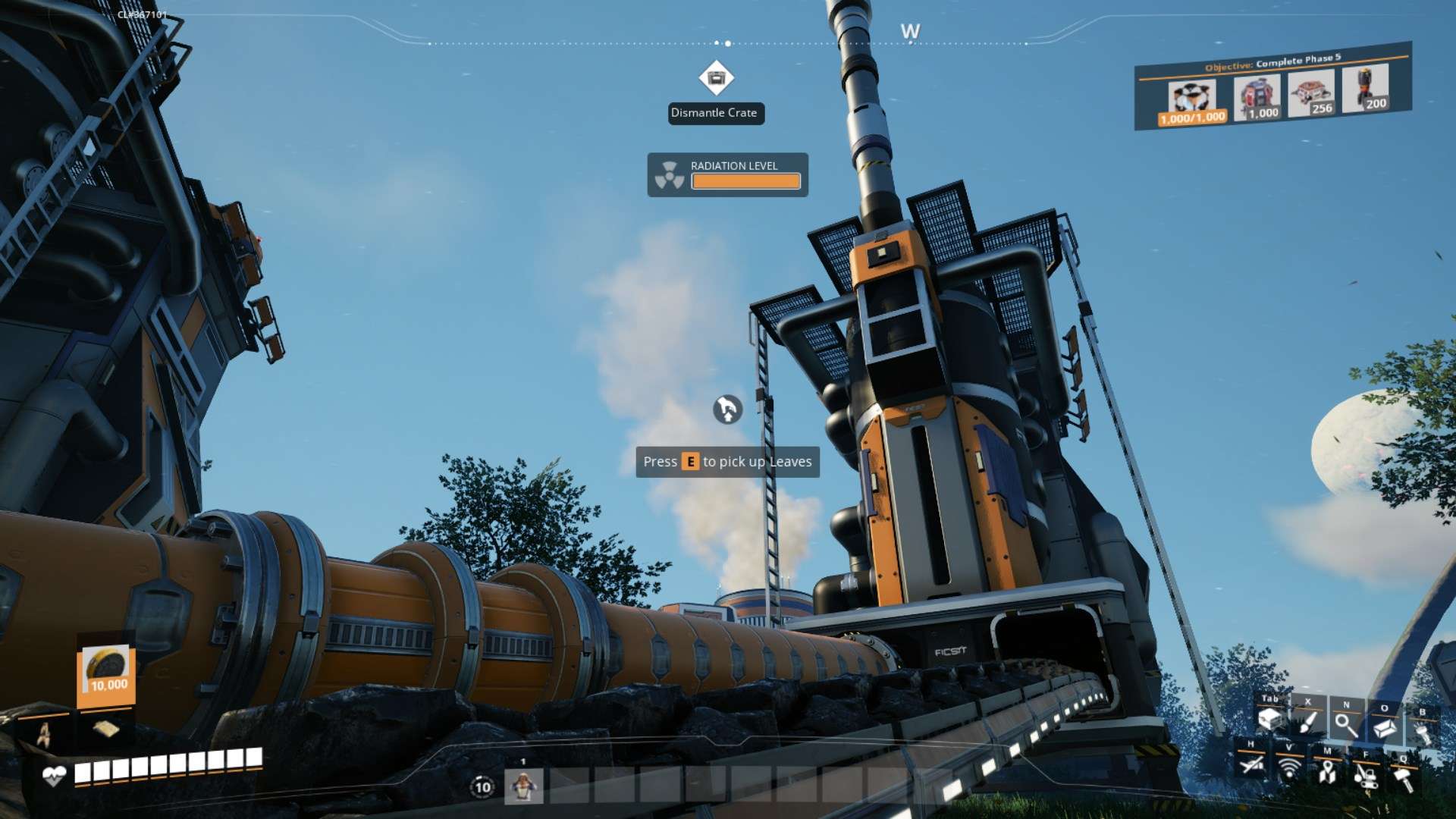Screen dimensions: 1456x819
Task: Open the map marker icon
Action: pyautogui.click(x=1327, y=772)
